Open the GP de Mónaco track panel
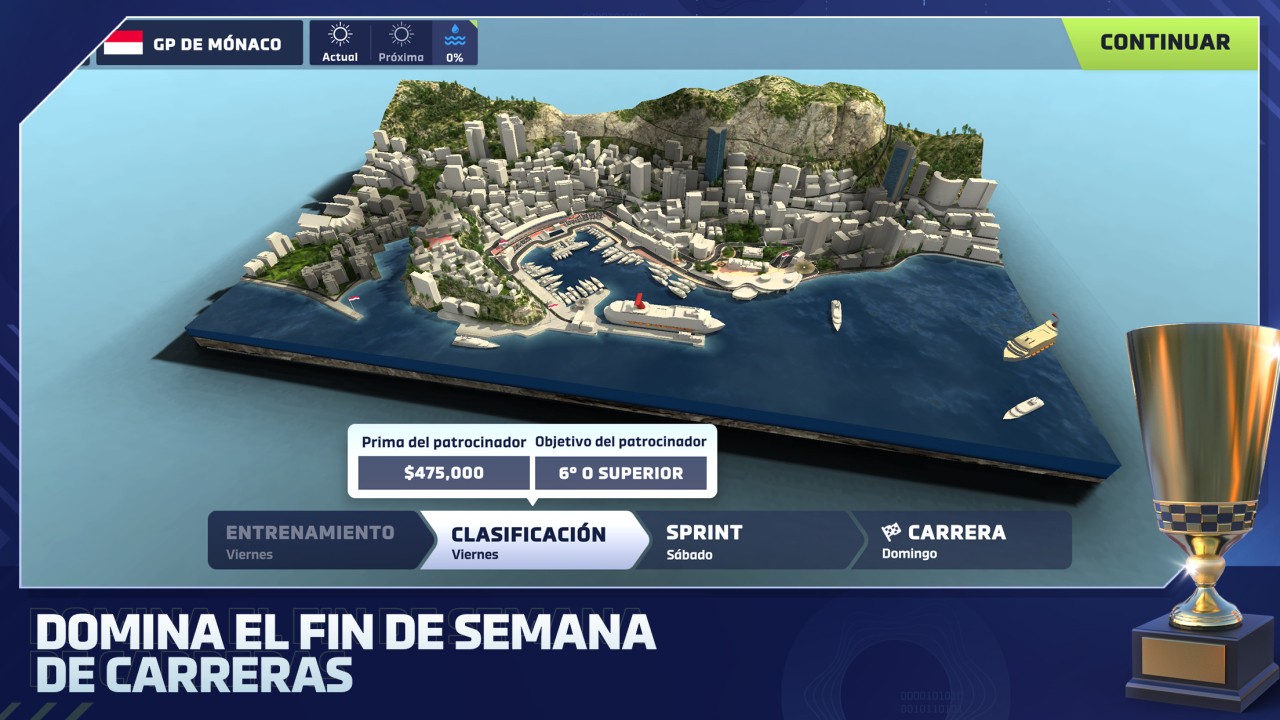The height and width of the screenshot is (720, 1280). (200, 44)
